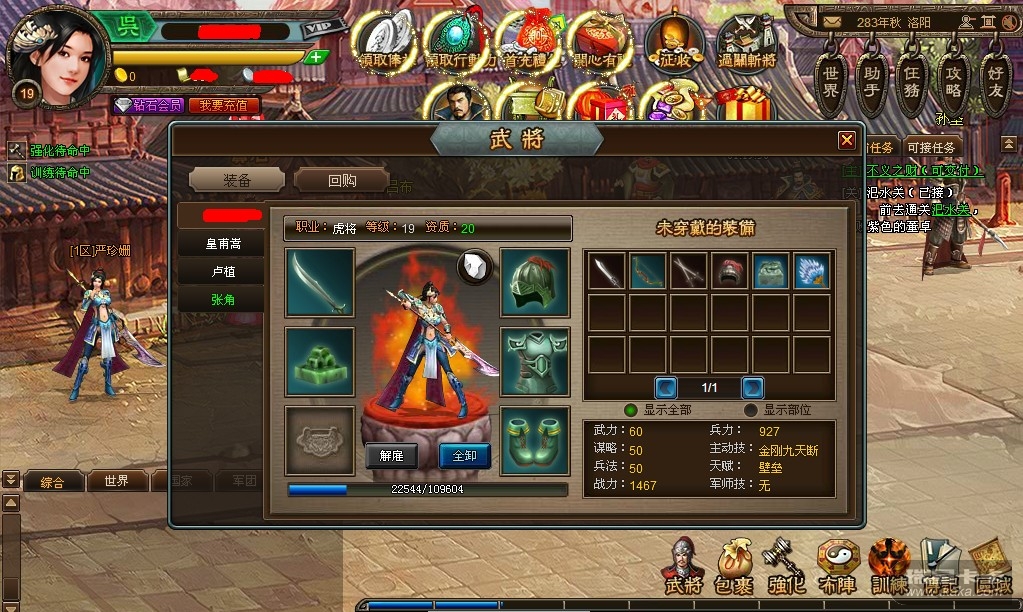
Task: Click the equipped green boots slot
Action: 535,440
